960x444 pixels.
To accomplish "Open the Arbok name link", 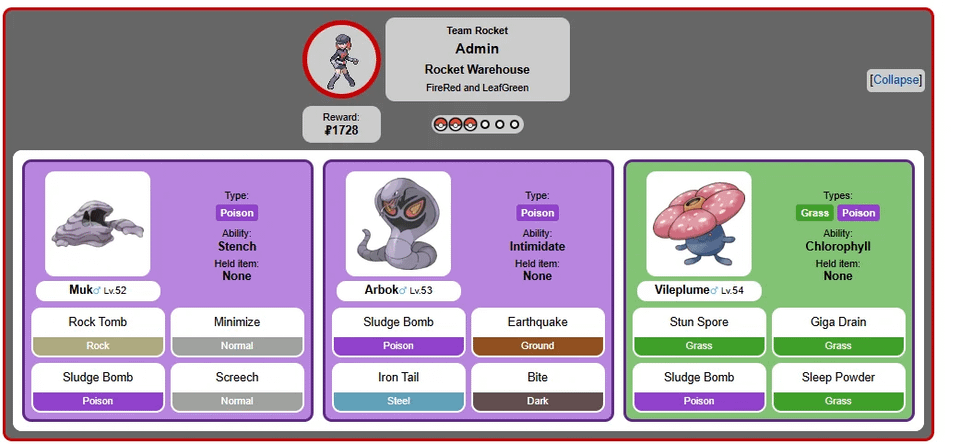I will [x=381, y=290].
